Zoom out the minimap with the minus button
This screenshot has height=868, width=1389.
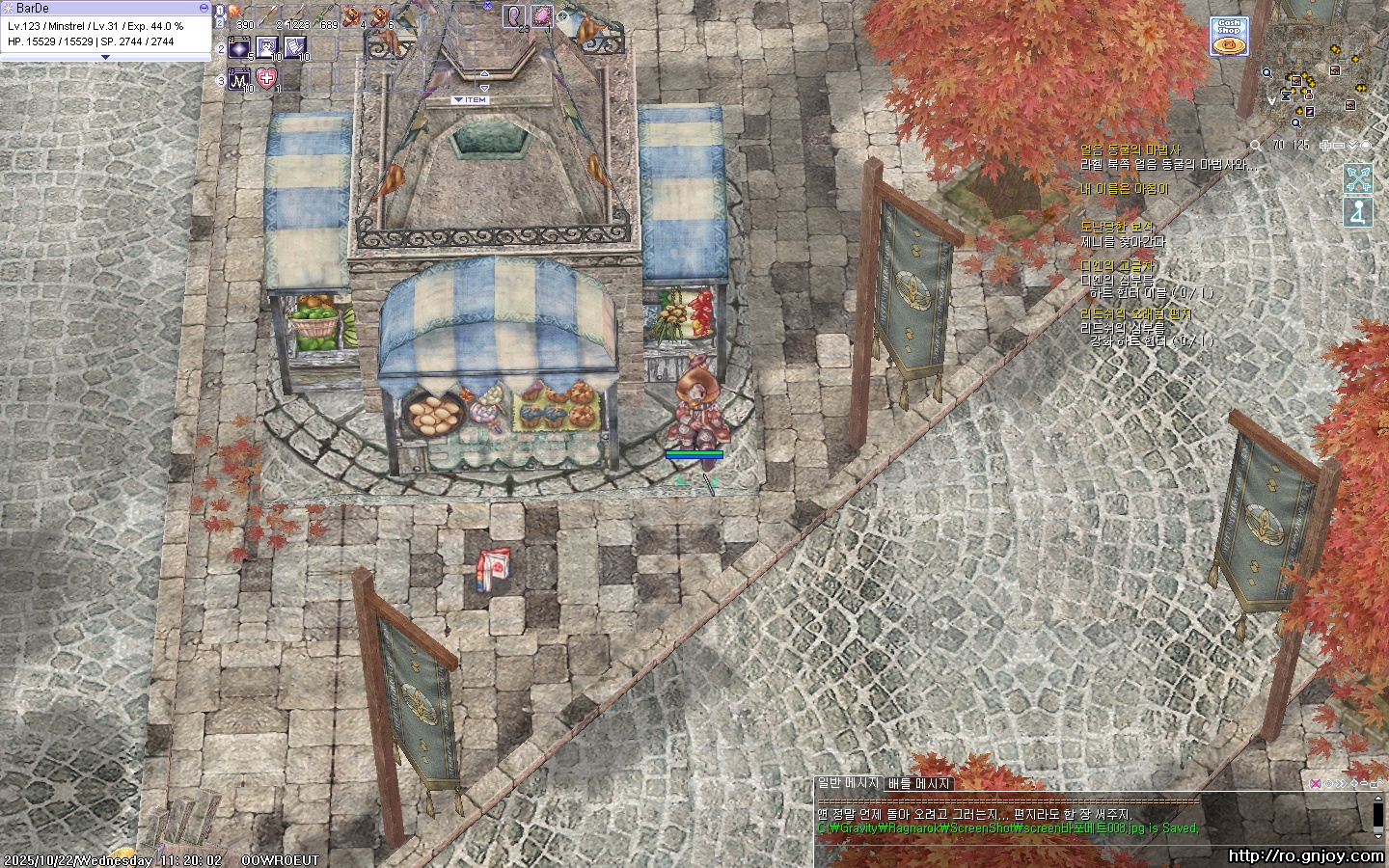click(1340, 146)
